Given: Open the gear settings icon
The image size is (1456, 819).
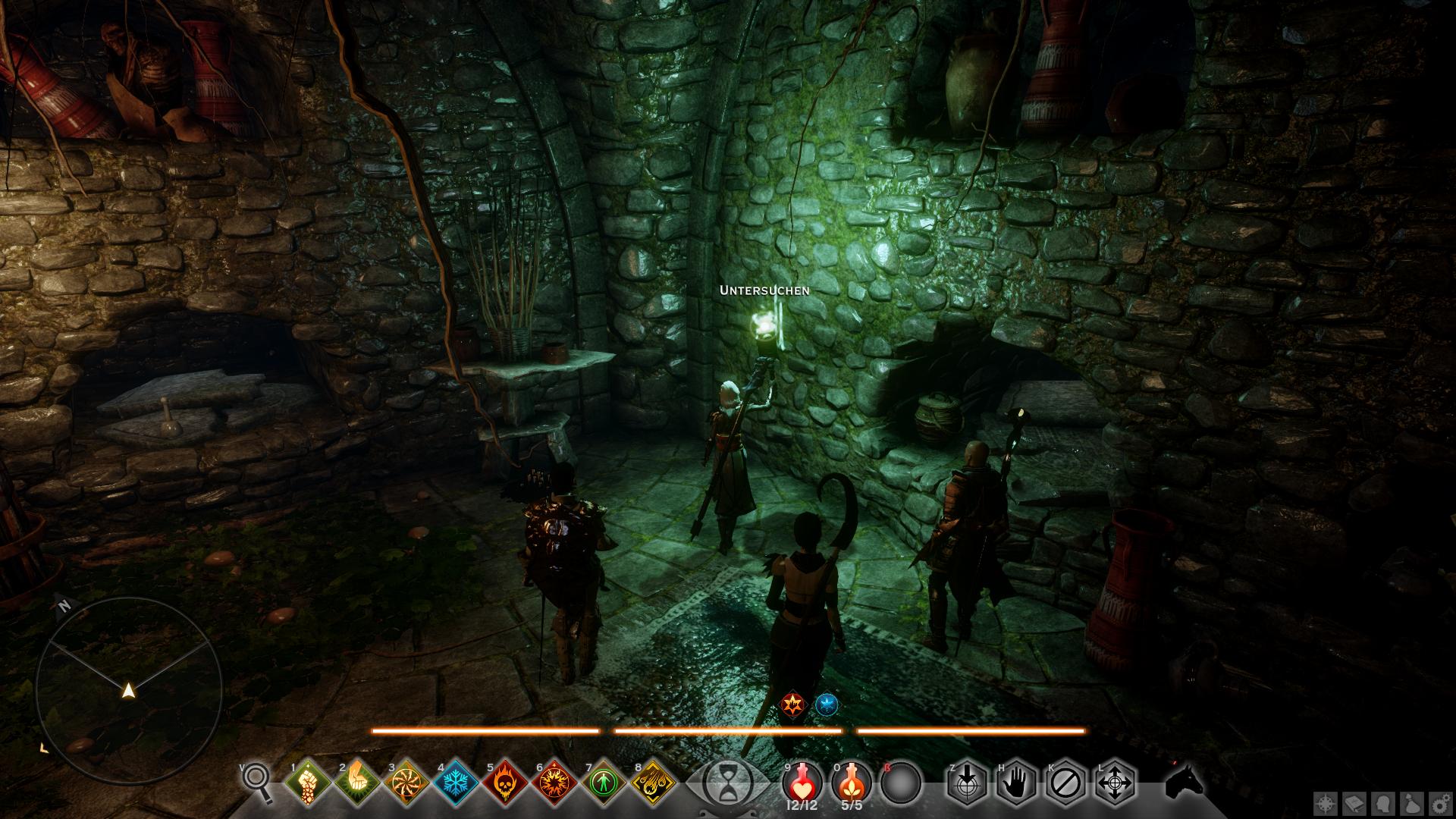Looking at the screenshot, I should click(1440, 803).
